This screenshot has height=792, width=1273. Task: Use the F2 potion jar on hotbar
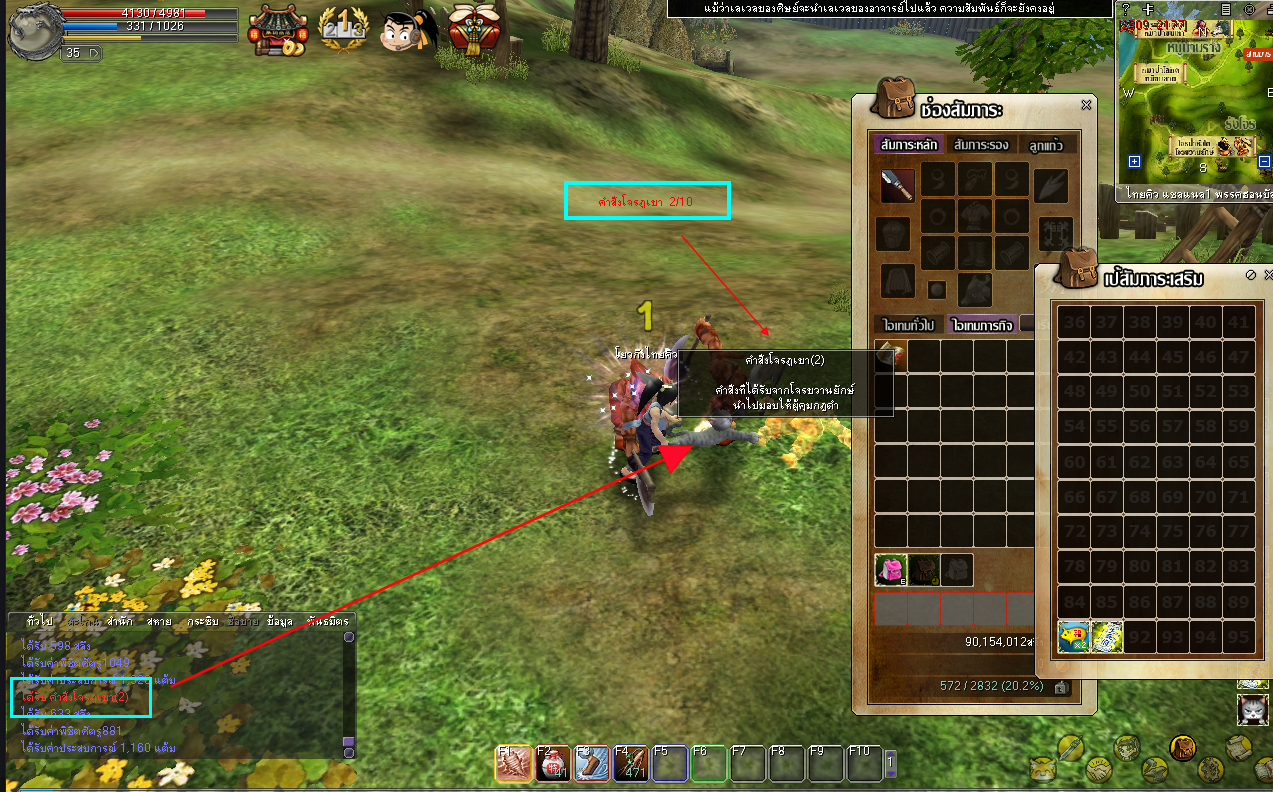pyautogui.click(x=552, y=764)
